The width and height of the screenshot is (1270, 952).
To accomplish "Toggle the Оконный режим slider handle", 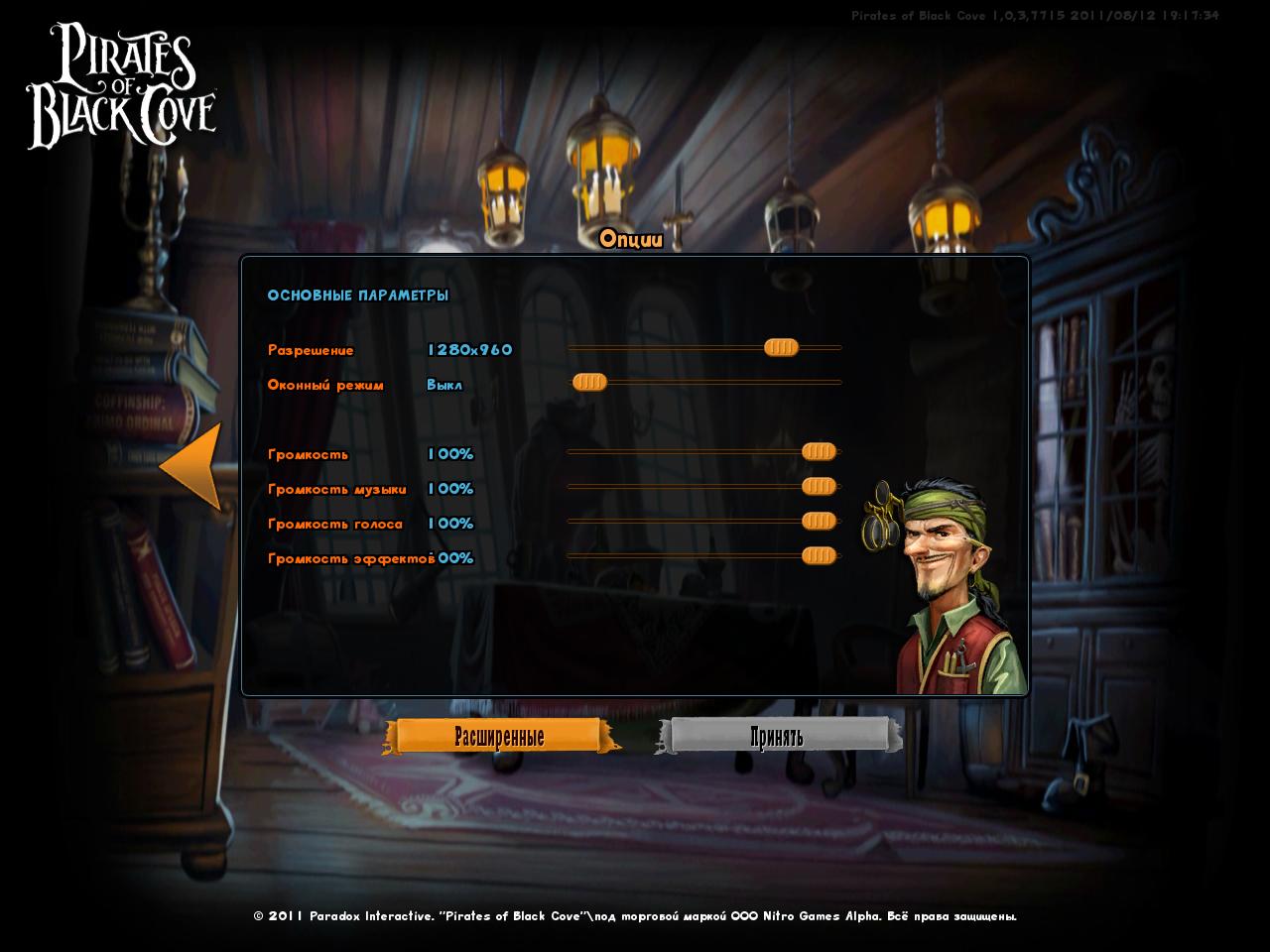I will [x=589, y=382].
